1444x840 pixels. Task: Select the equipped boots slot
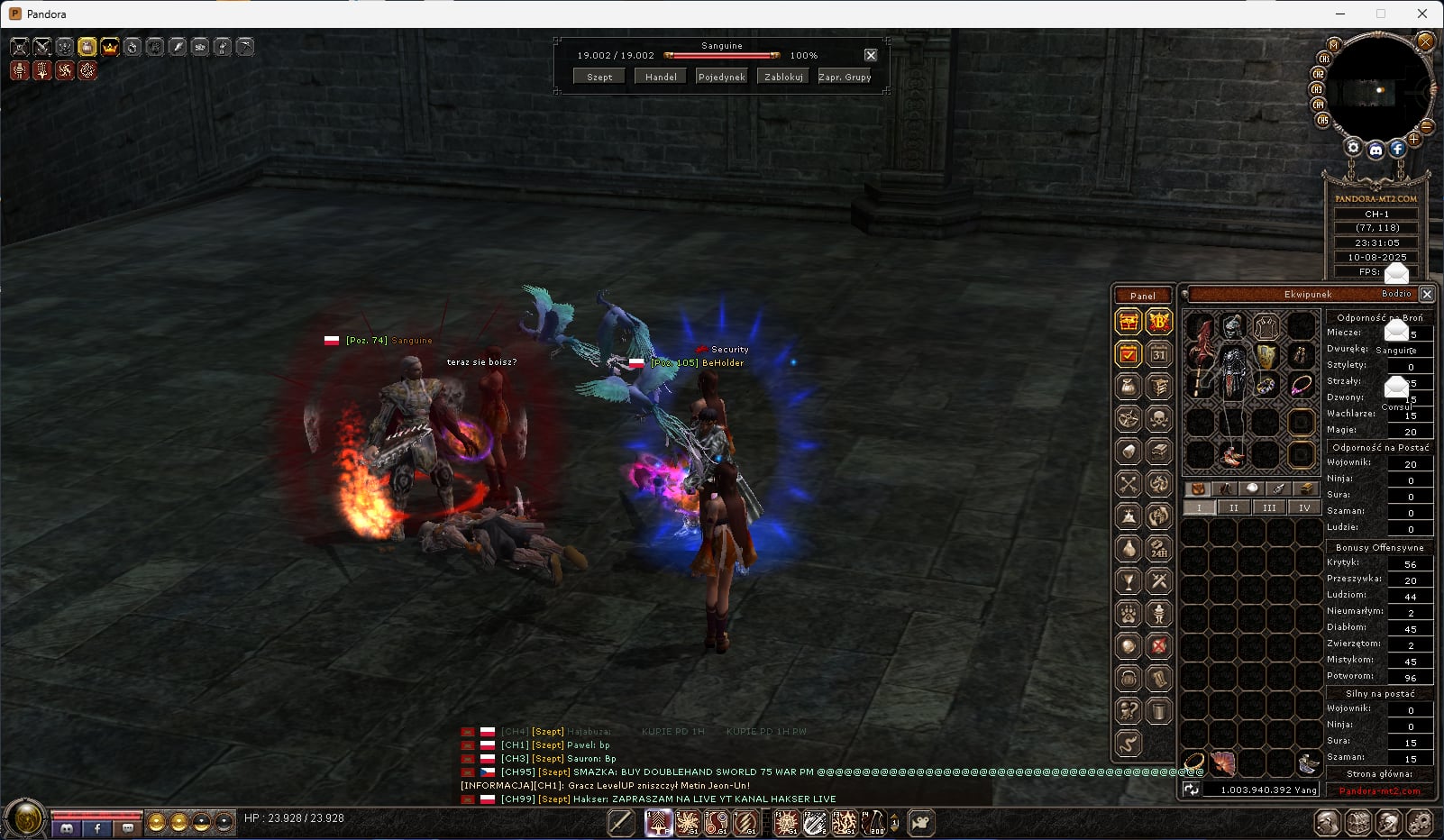tap(1231, 454)
